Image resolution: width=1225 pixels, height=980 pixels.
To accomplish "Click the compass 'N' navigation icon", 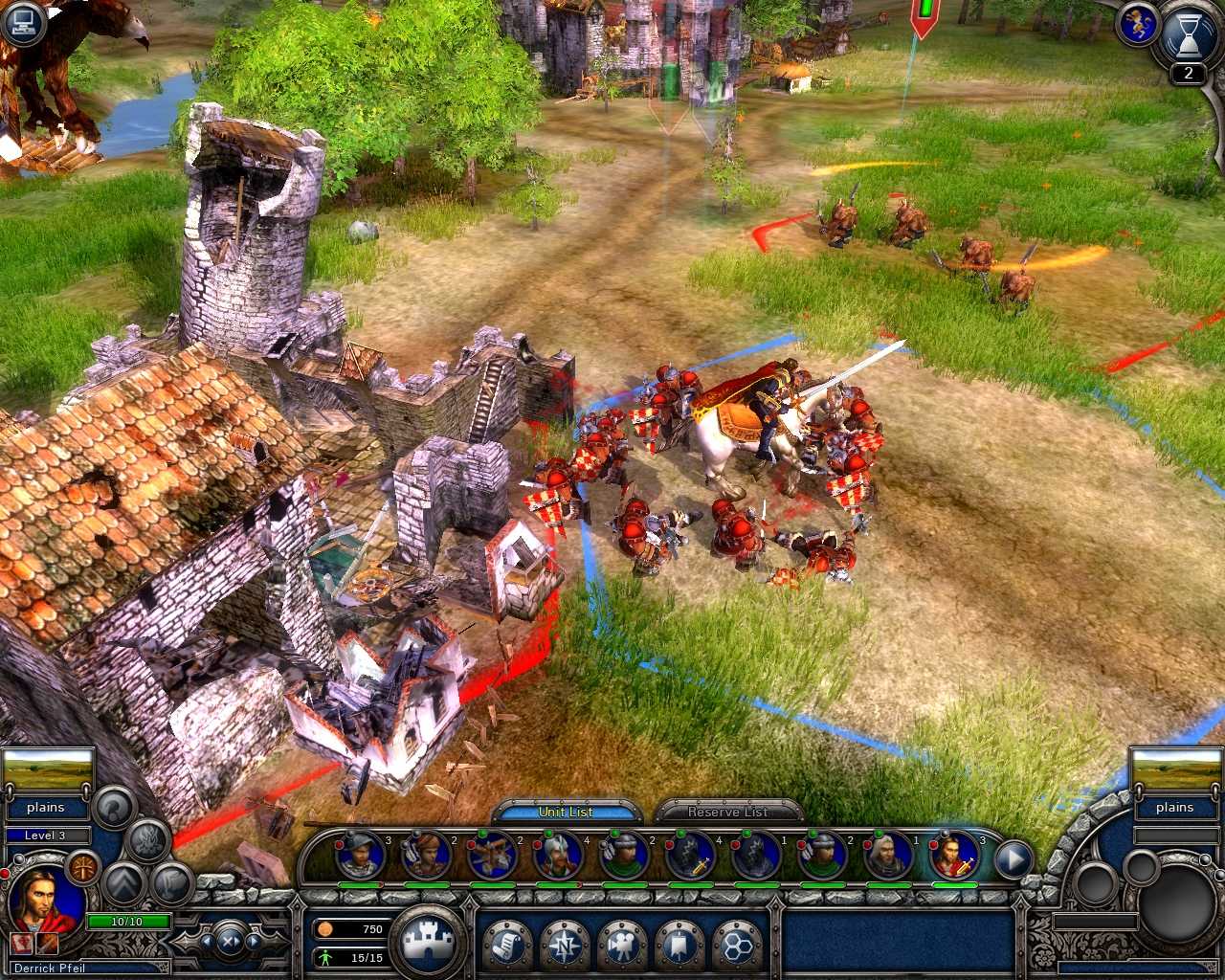I will point(563,943).
